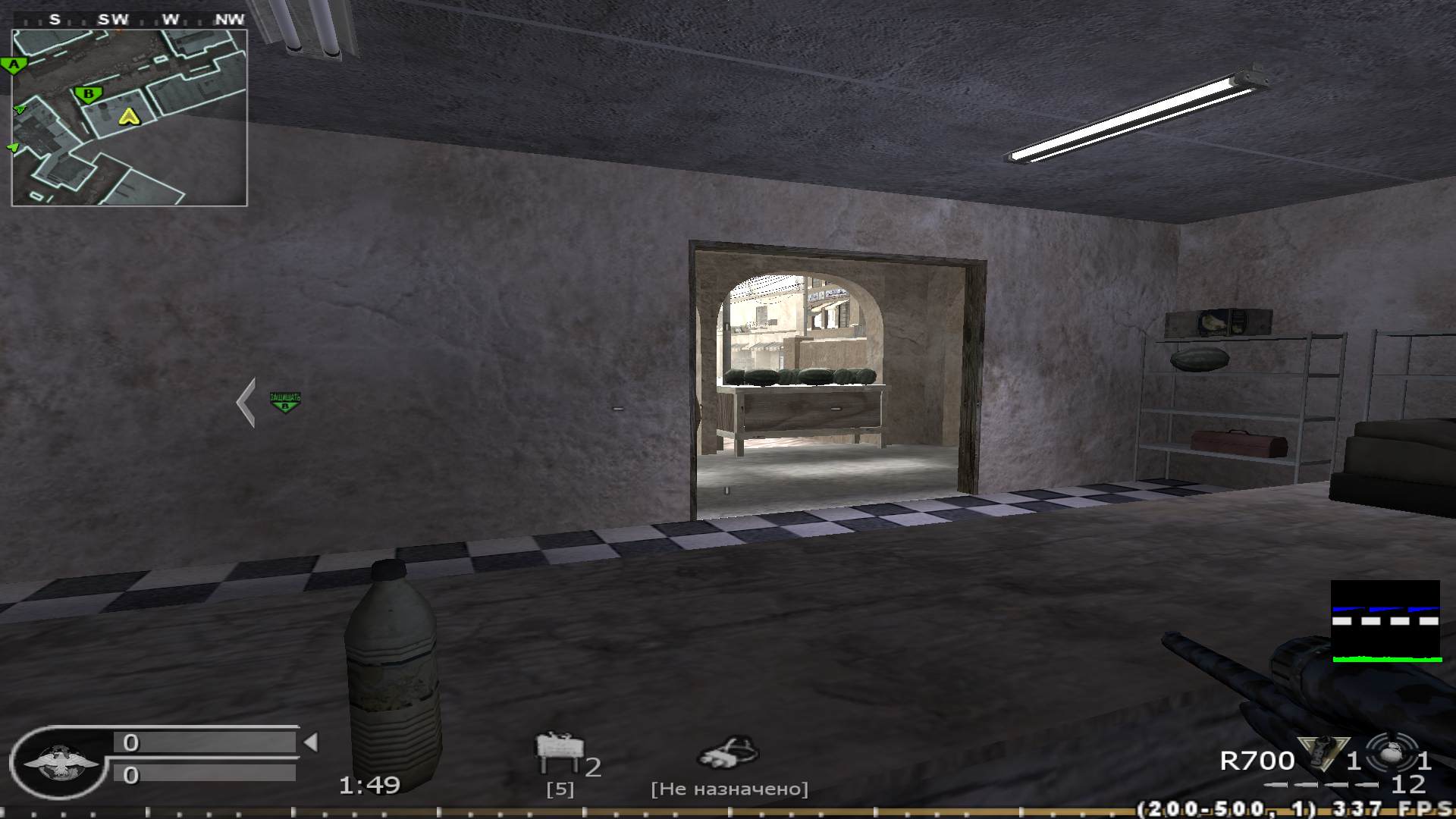Click the W compass heading label
Screen dimensions: 1456x819
coord(171,19)
